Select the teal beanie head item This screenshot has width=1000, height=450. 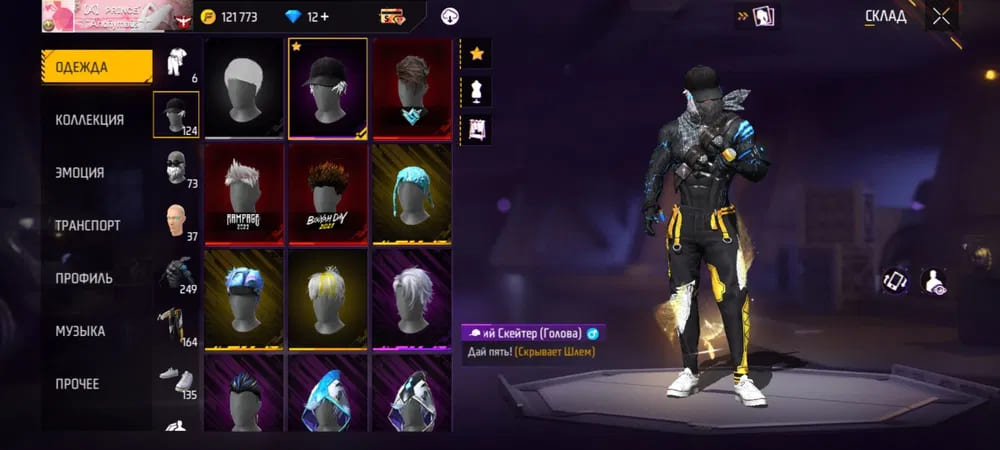(411, 193)
